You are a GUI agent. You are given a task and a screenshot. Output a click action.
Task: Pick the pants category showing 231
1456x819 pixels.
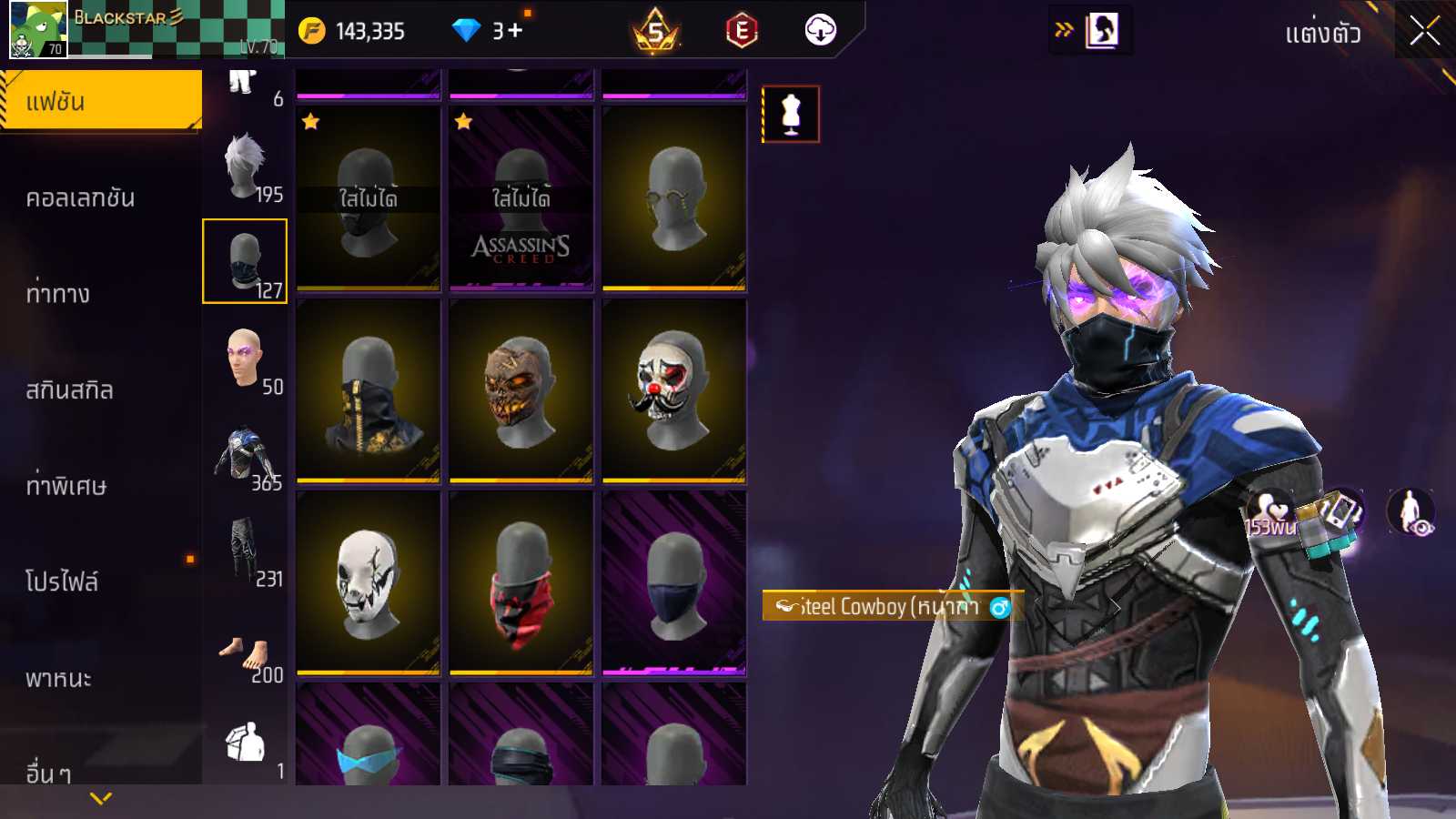(246, 551)
